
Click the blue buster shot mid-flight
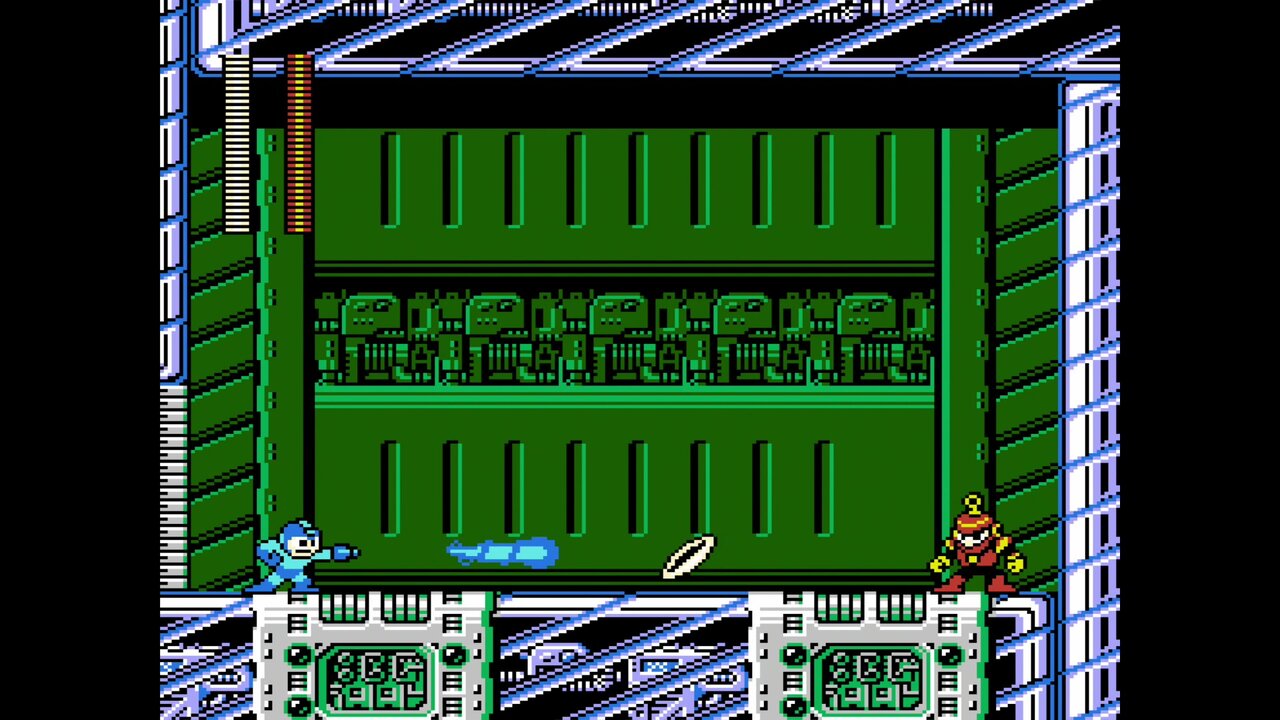500,552
